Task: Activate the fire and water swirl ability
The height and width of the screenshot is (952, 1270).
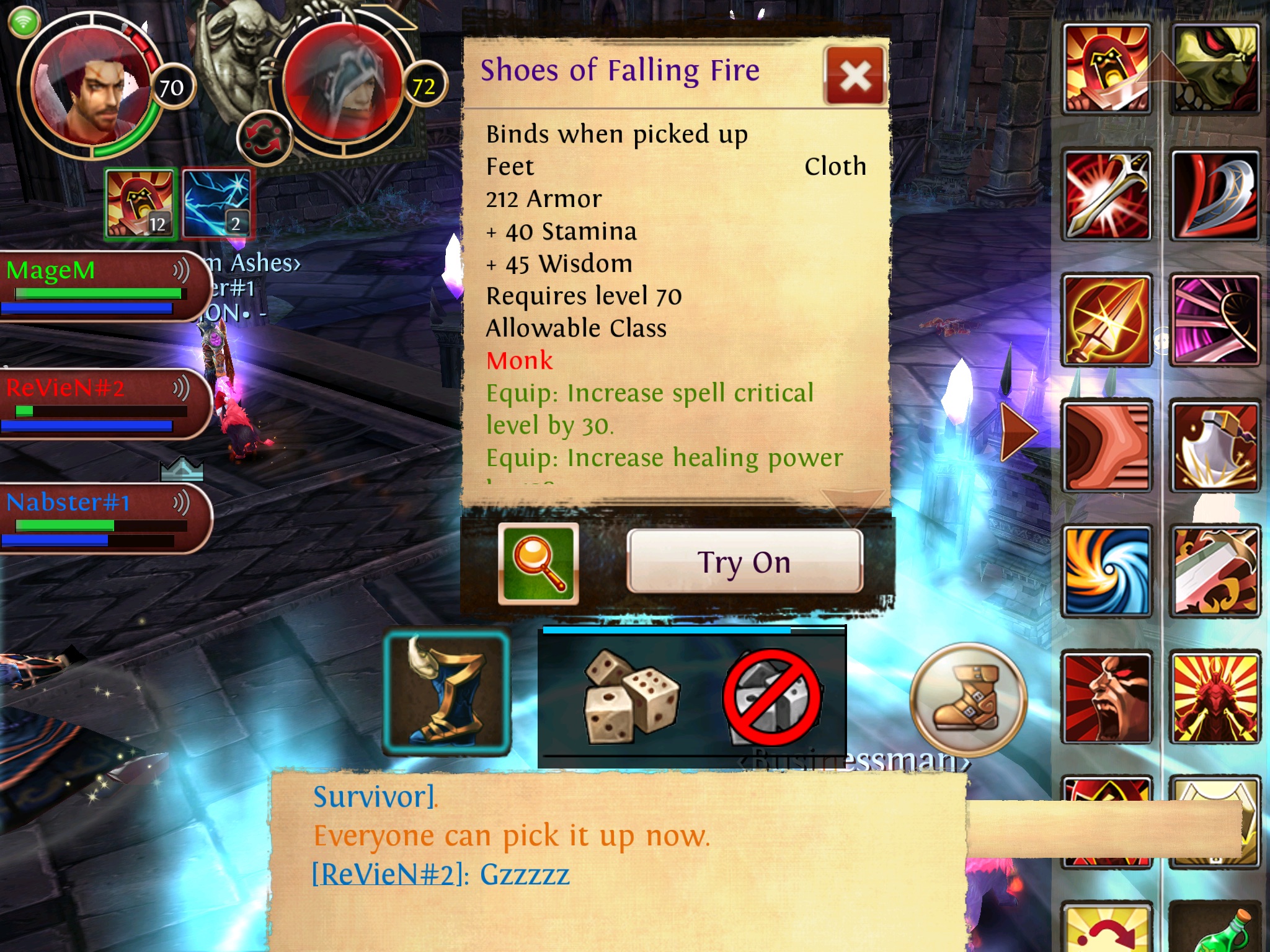Action: pos(1107,571)
